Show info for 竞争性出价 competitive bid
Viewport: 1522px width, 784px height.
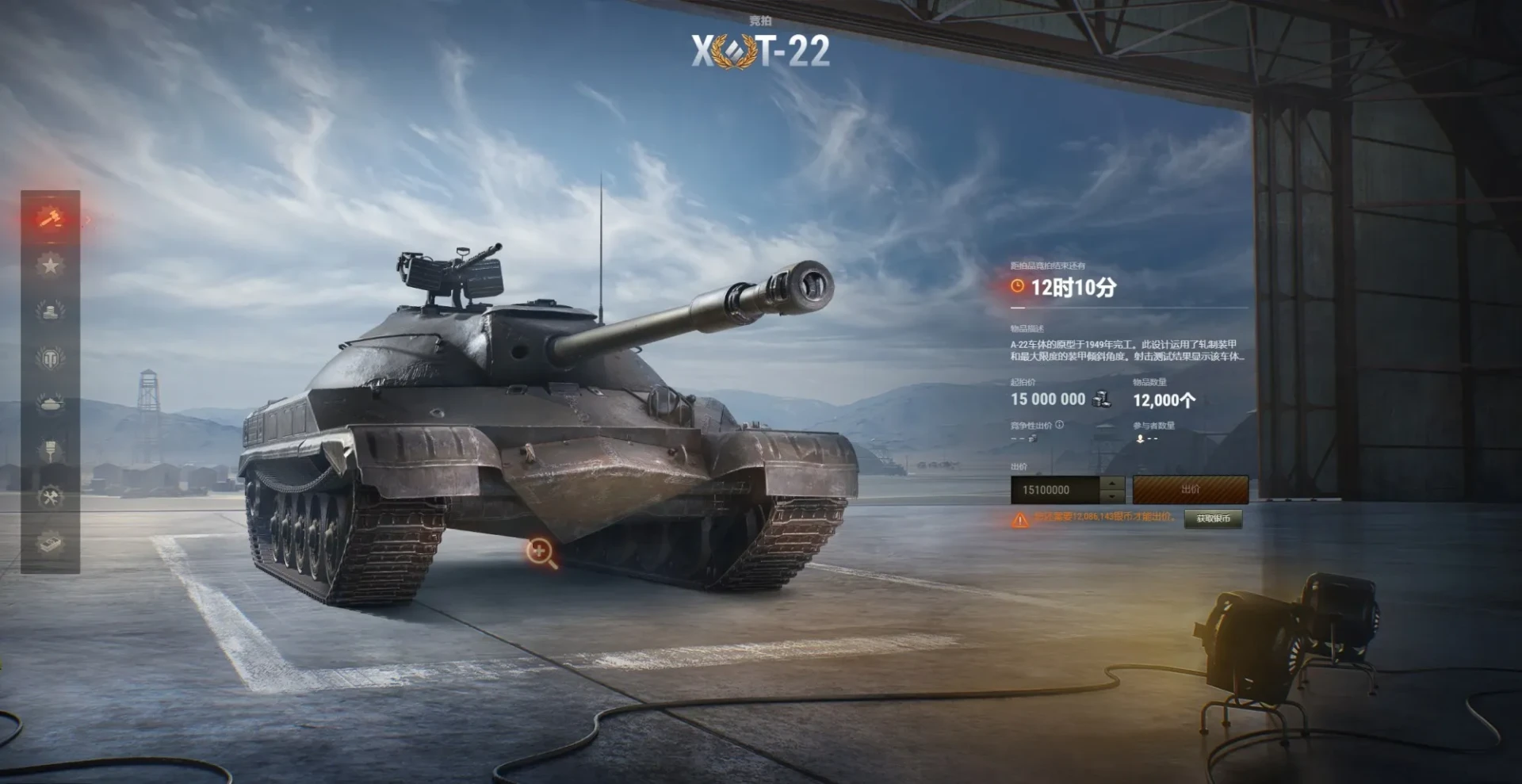[1060, 425]
